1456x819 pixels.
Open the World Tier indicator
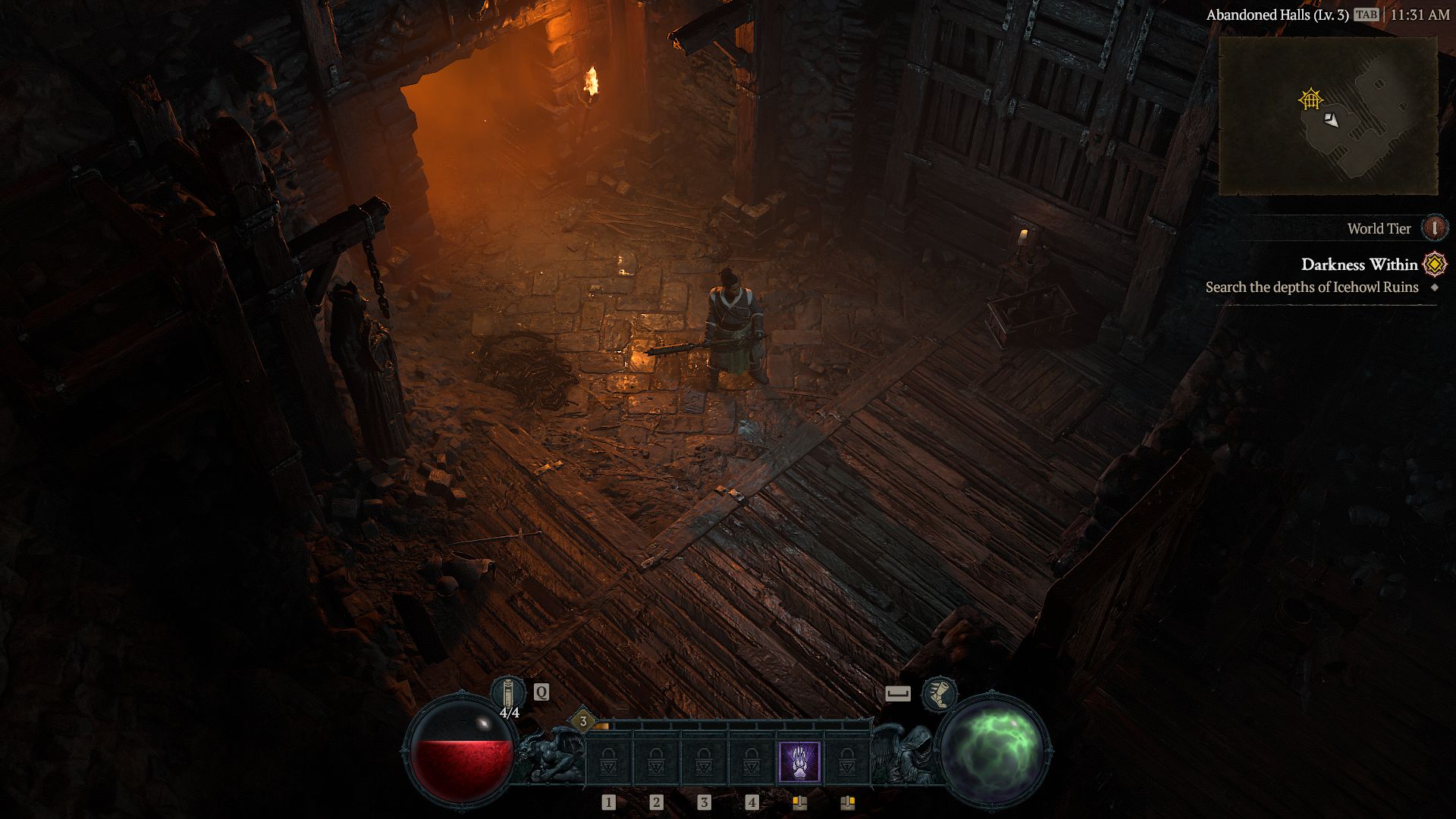pyautogui.click(x=1434, y=228)
